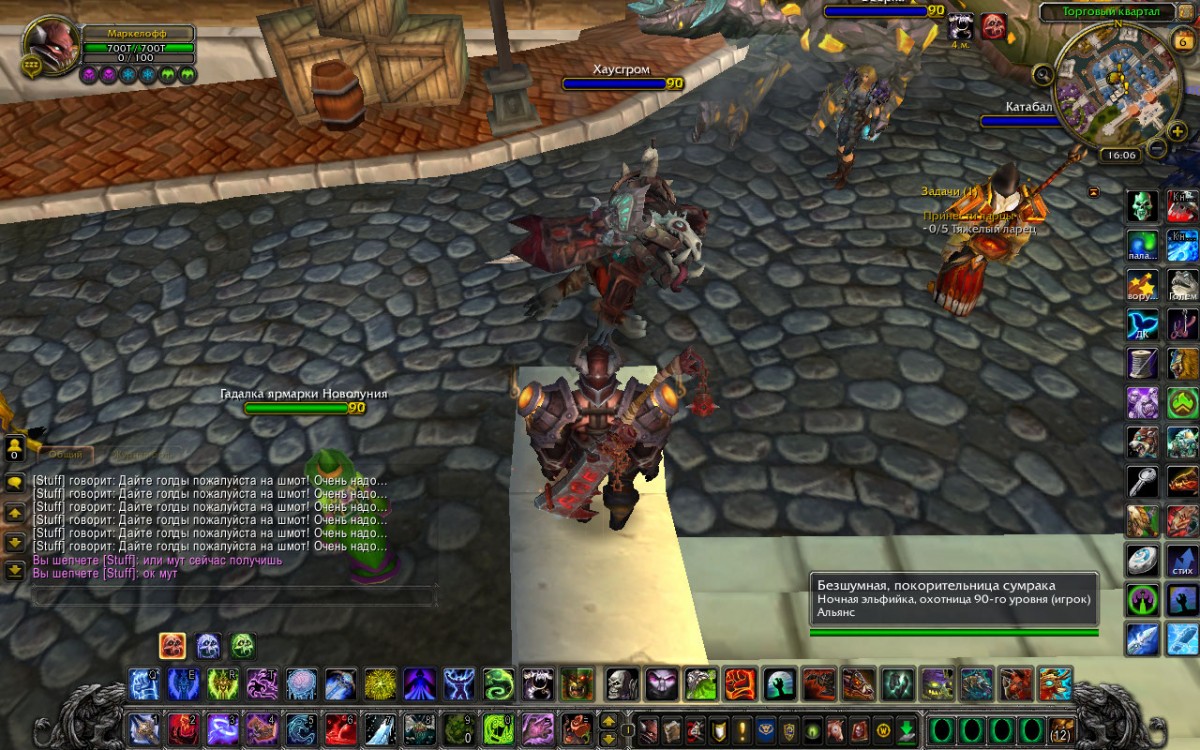The image size is (1200, 750).
Task: Click the action bar page up arrow
Action: pos(608,720)
